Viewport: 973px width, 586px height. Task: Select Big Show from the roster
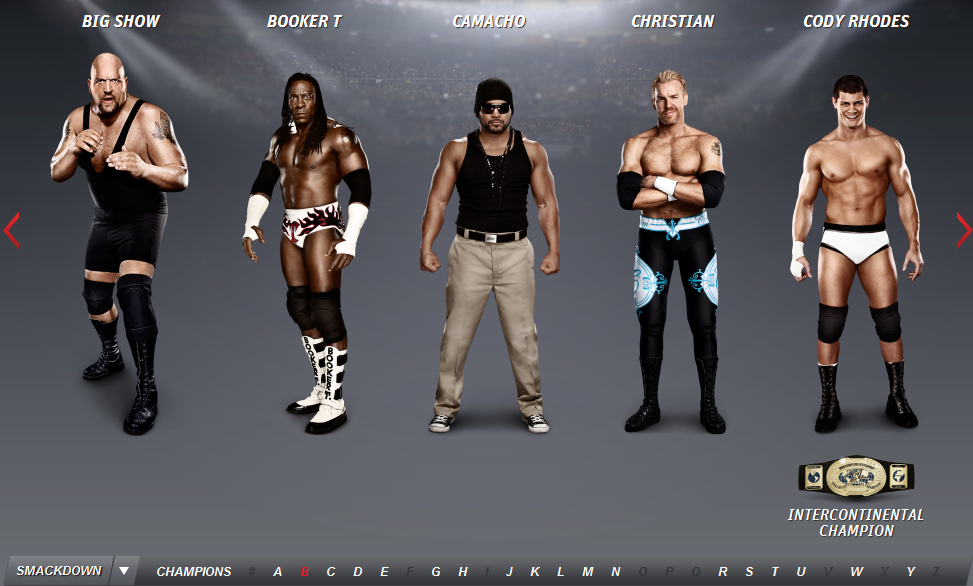[121, 240]
